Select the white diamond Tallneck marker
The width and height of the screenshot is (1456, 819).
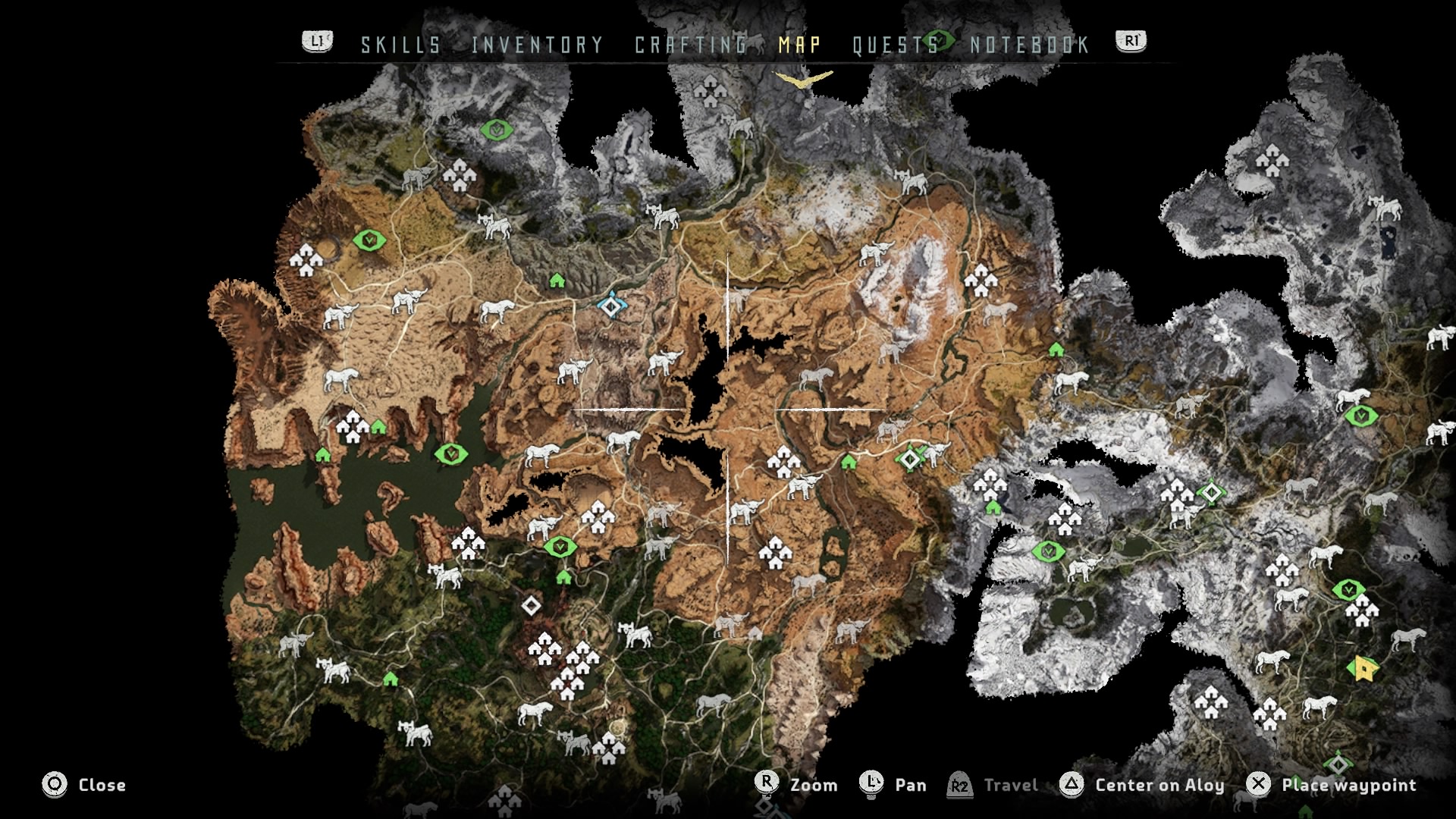pyautogui.click(x=531, y=606)
